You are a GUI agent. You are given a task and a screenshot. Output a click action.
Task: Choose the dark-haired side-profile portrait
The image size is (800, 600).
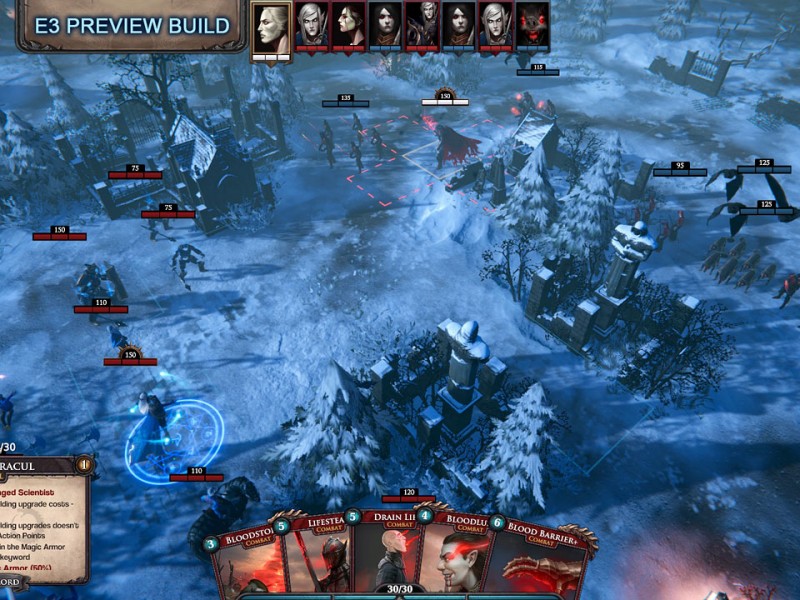click(x=349, y=24)
